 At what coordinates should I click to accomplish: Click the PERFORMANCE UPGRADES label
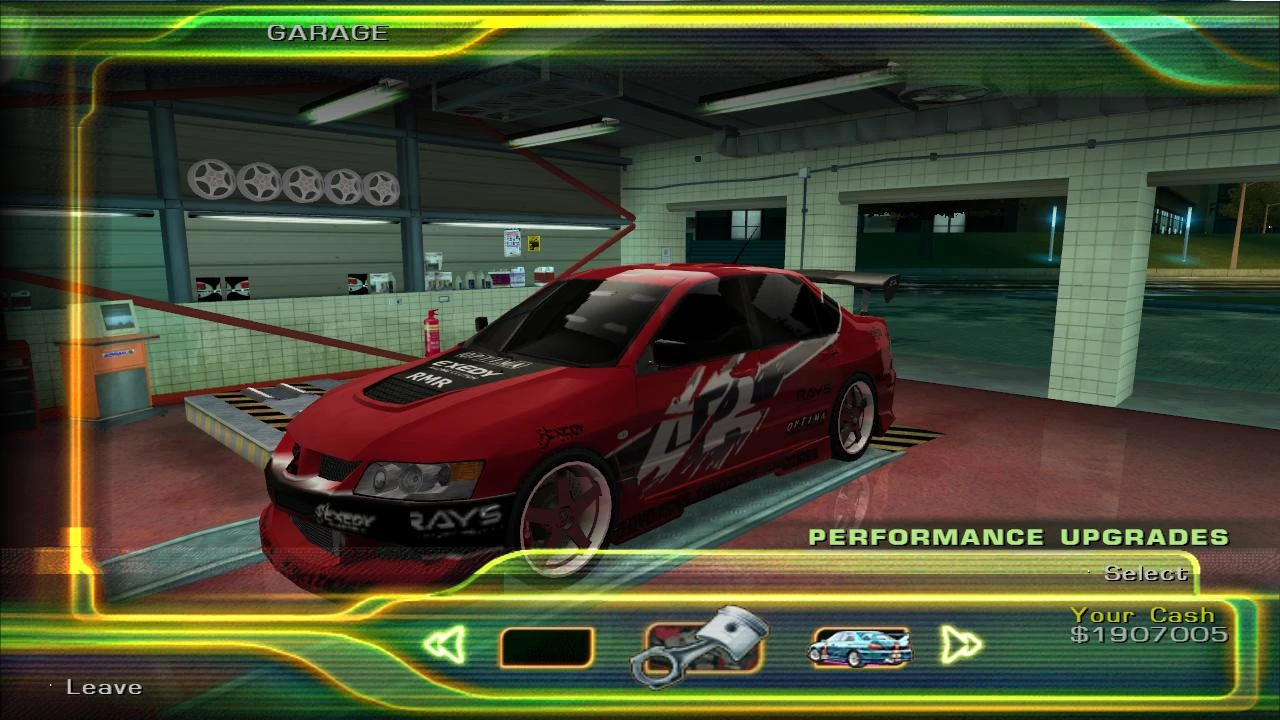1018,536
